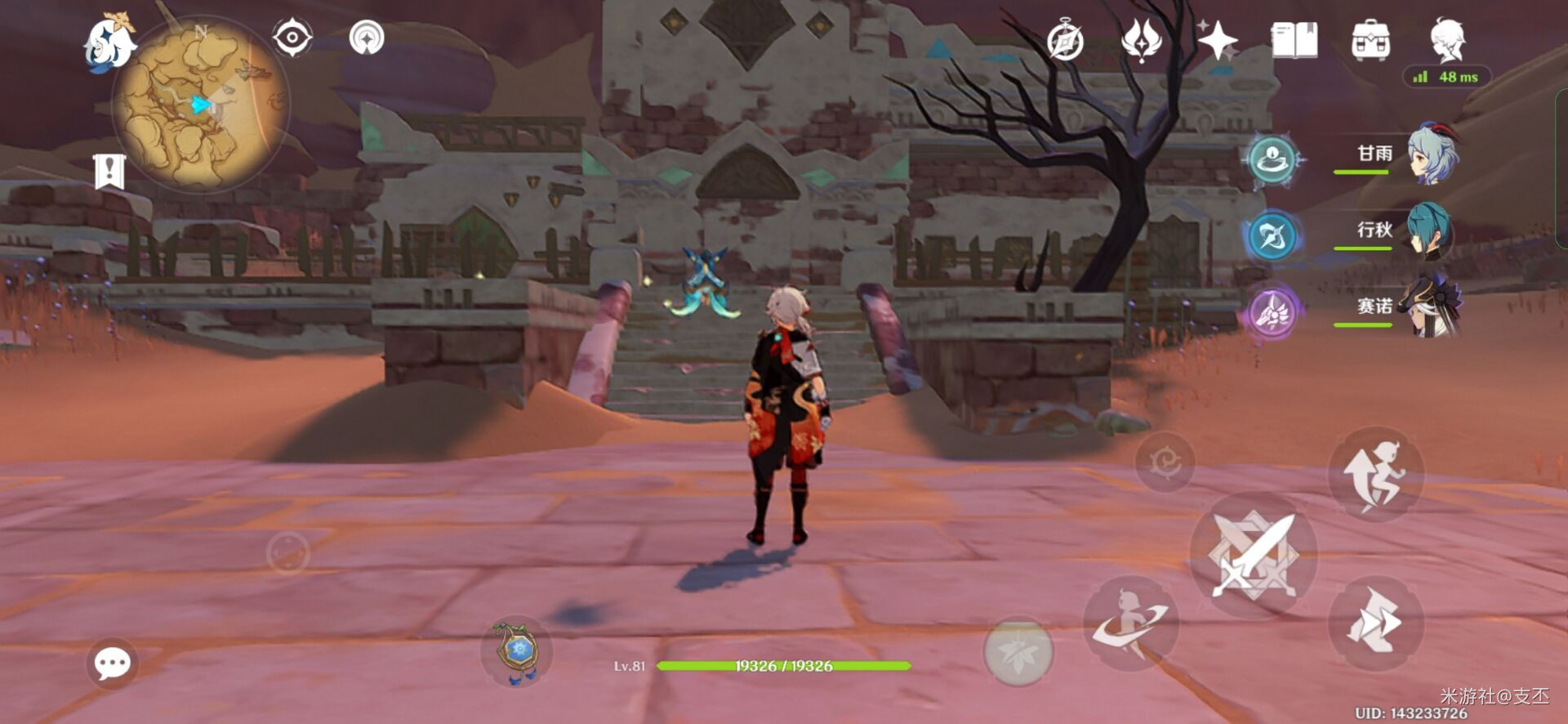This screenshot has height=724, width=1568.
Task: Activate the elemental skill swirl button
Action: pos(1131,623)
